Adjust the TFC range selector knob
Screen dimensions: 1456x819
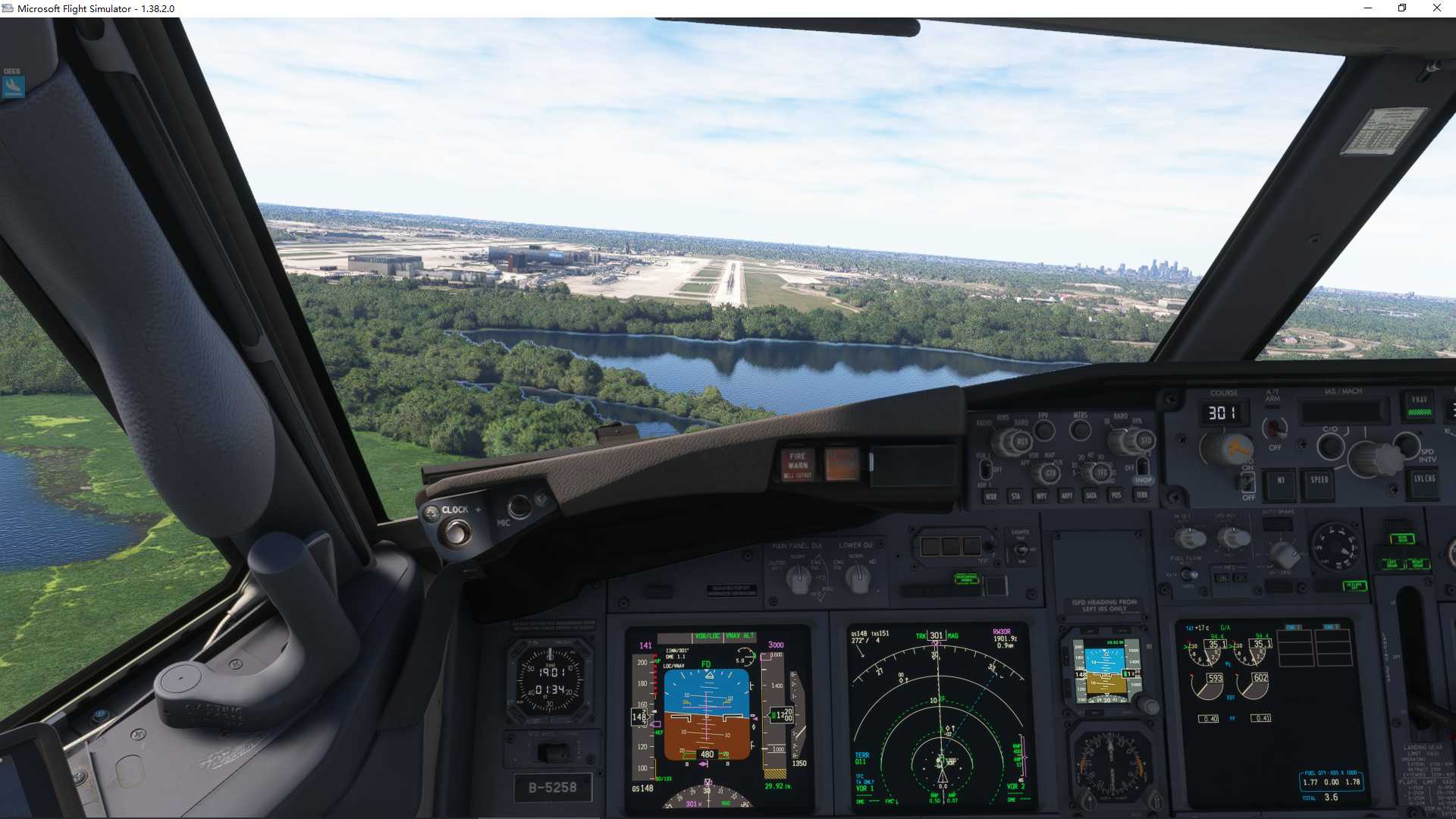click(1101, 472)
